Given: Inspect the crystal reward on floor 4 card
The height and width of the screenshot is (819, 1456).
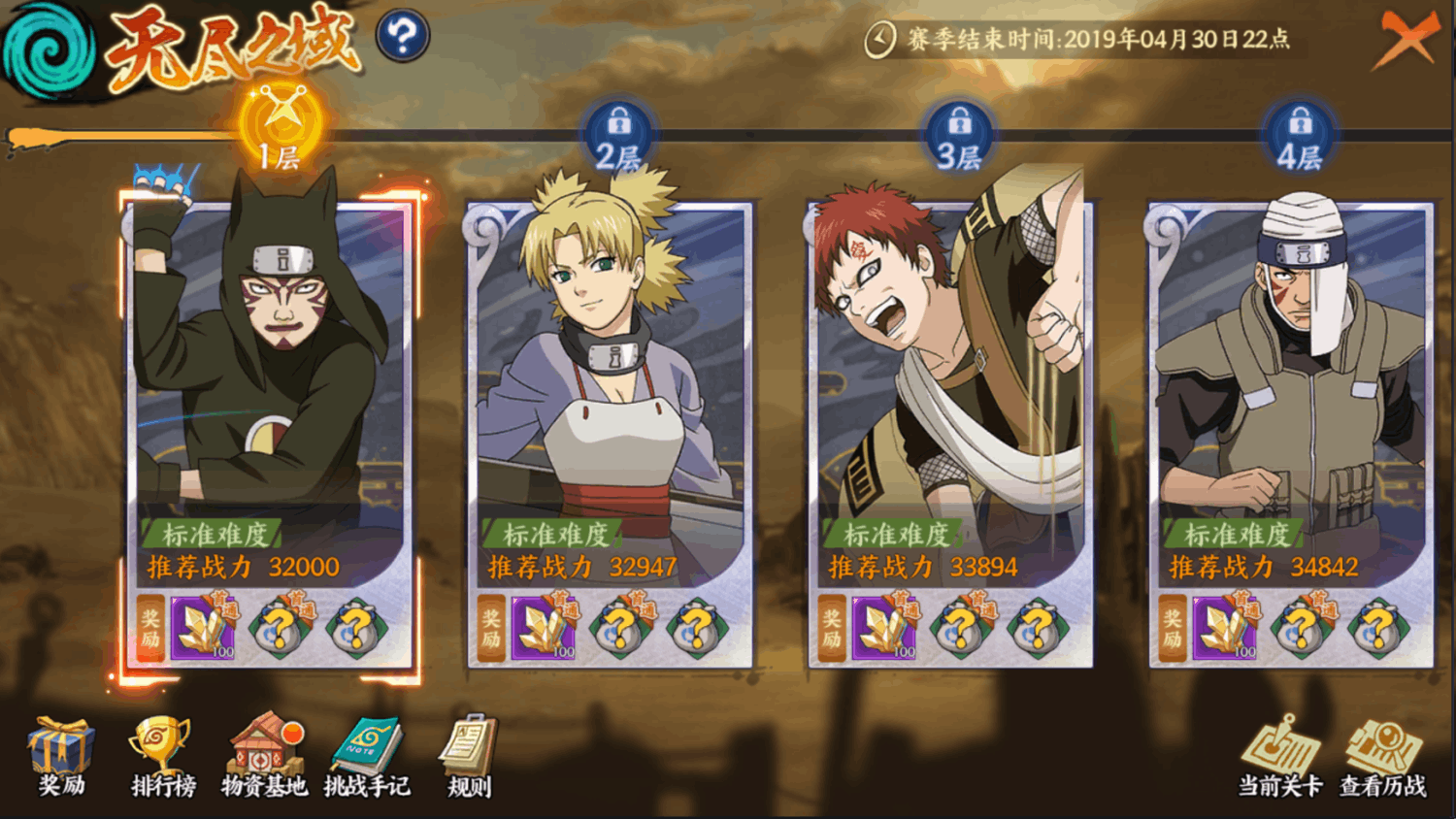Looking at the screenshot, I should pos(1225,628).
